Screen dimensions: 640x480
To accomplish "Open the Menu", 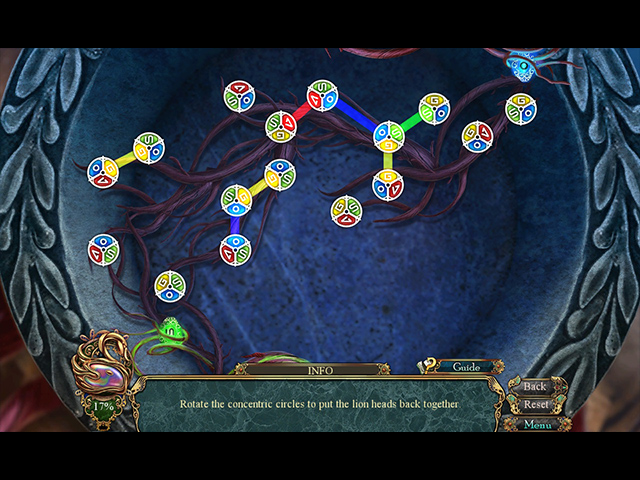I will click(x=537, y=424).
